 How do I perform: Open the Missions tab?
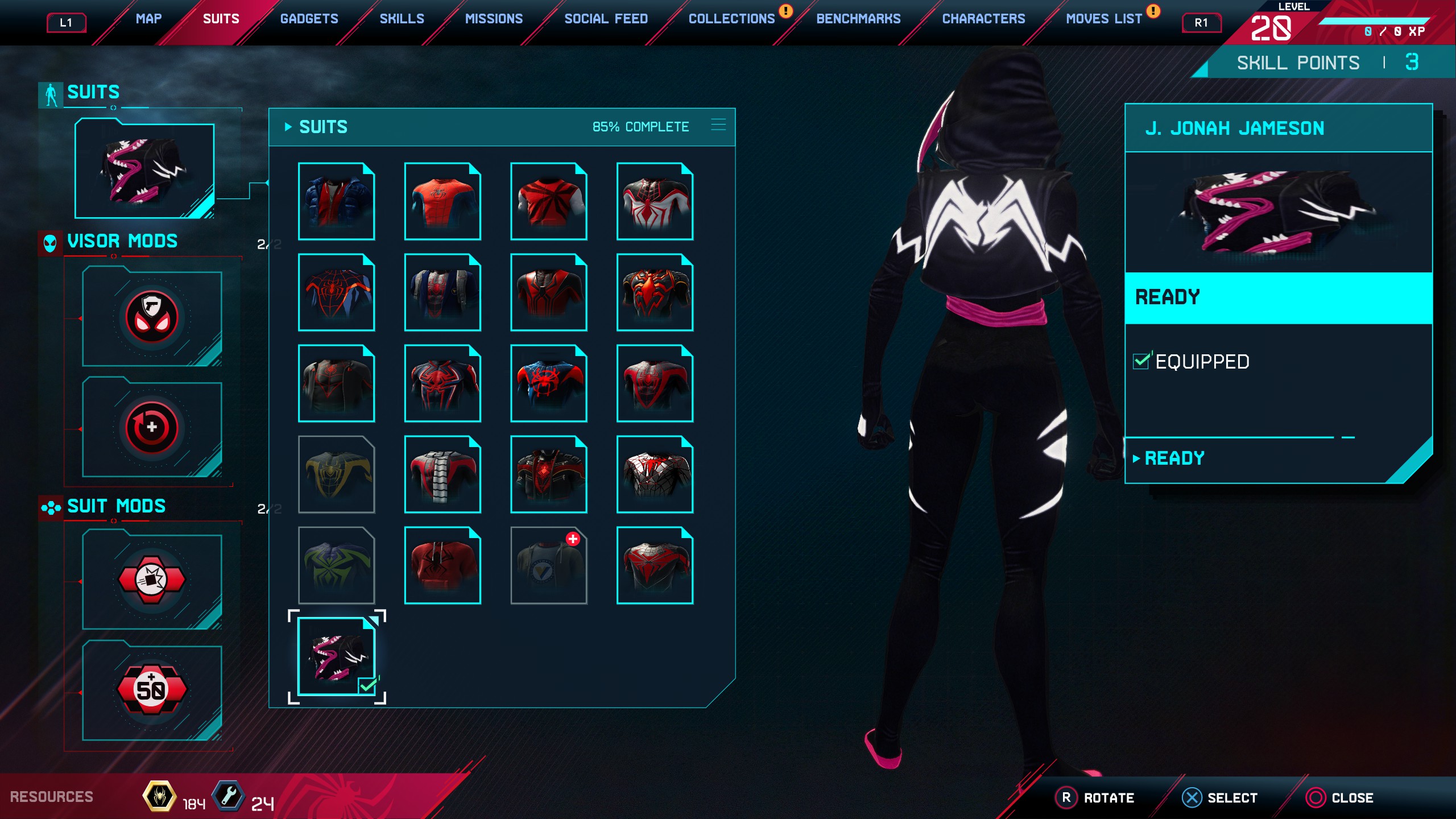click(x=494, y=19)
